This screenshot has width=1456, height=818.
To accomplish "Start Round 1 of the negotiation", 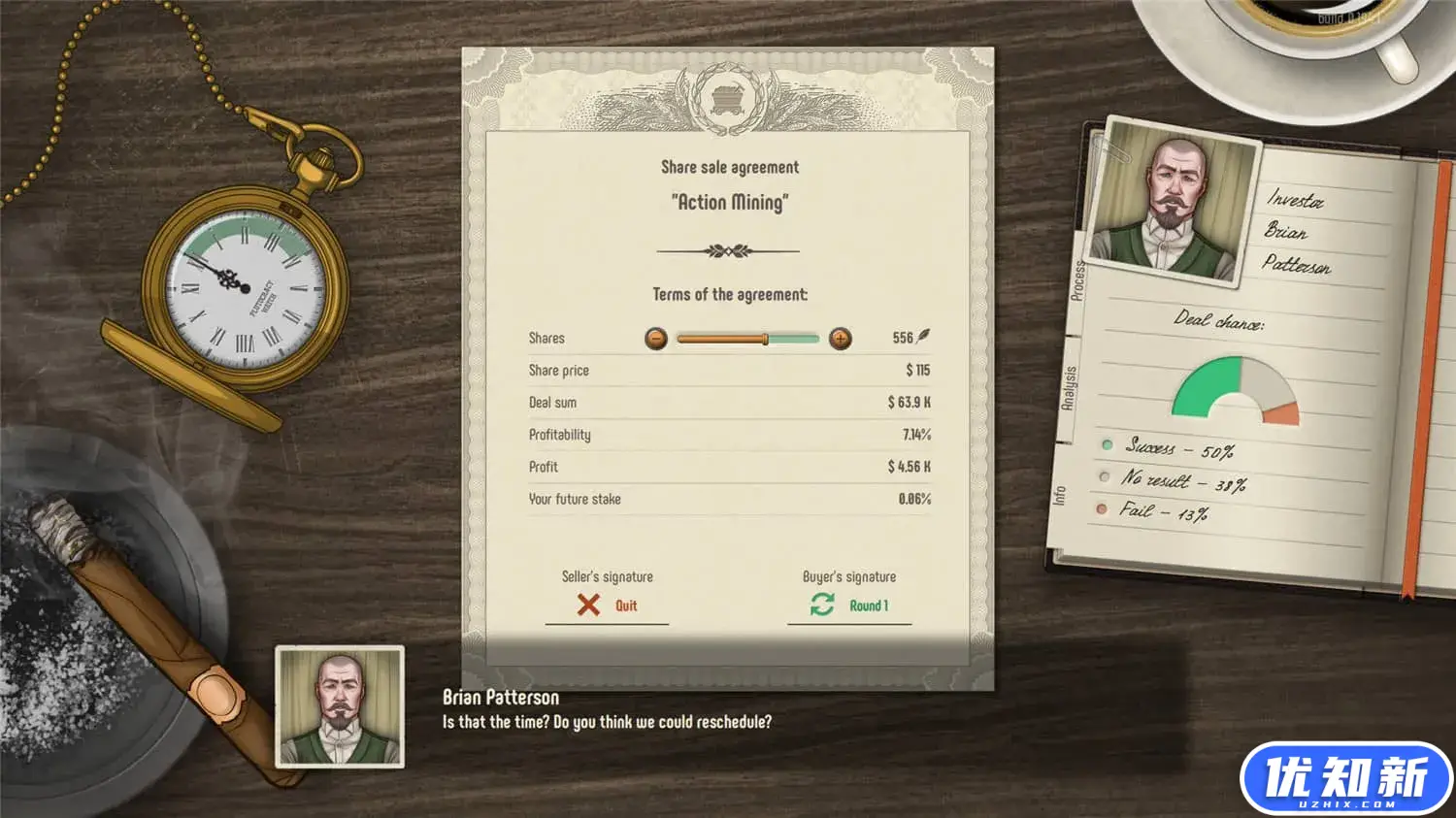I will [850, 605].
